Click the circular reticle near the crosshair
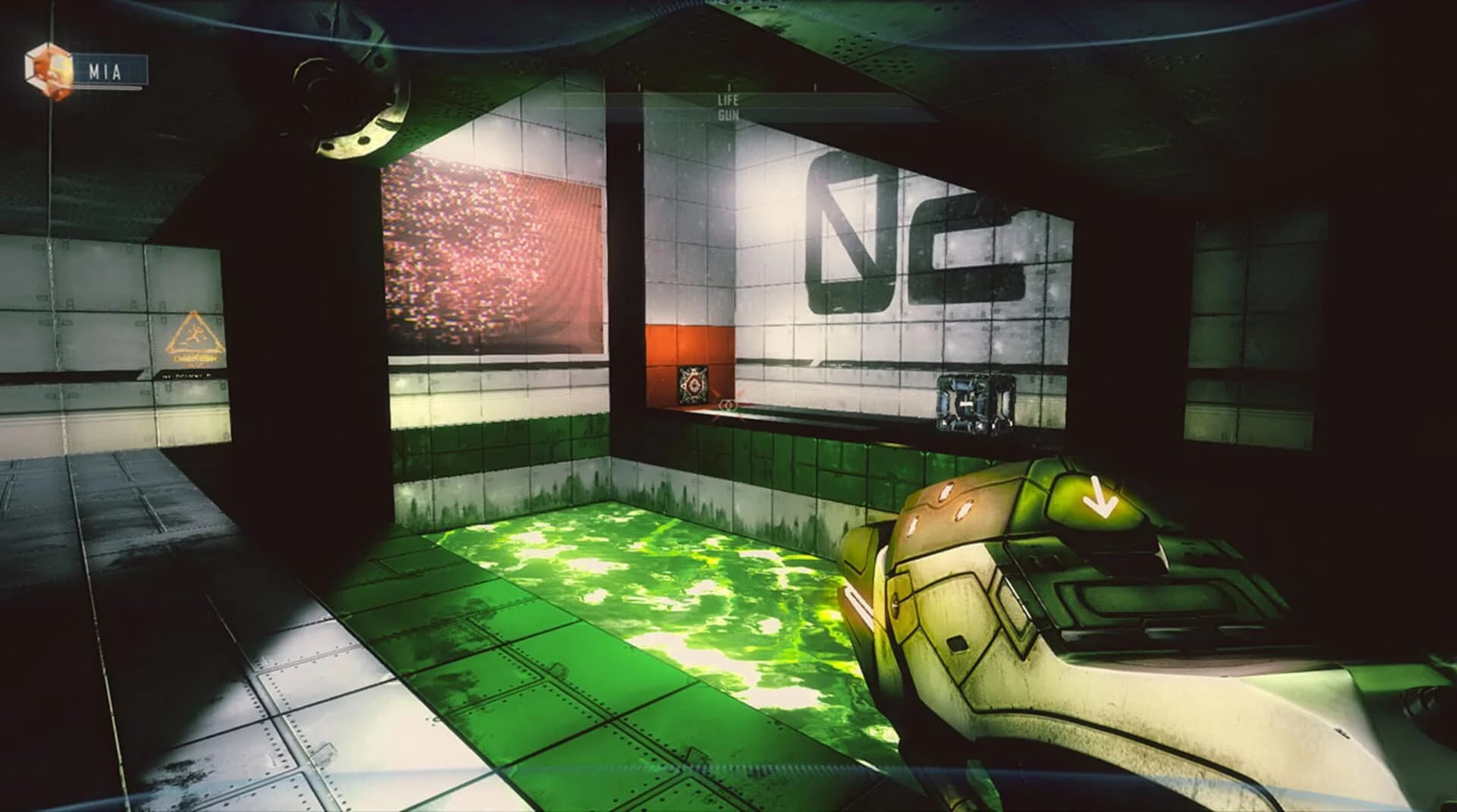The width and height of the screenshot is (1457, 812). click(726, 406)
